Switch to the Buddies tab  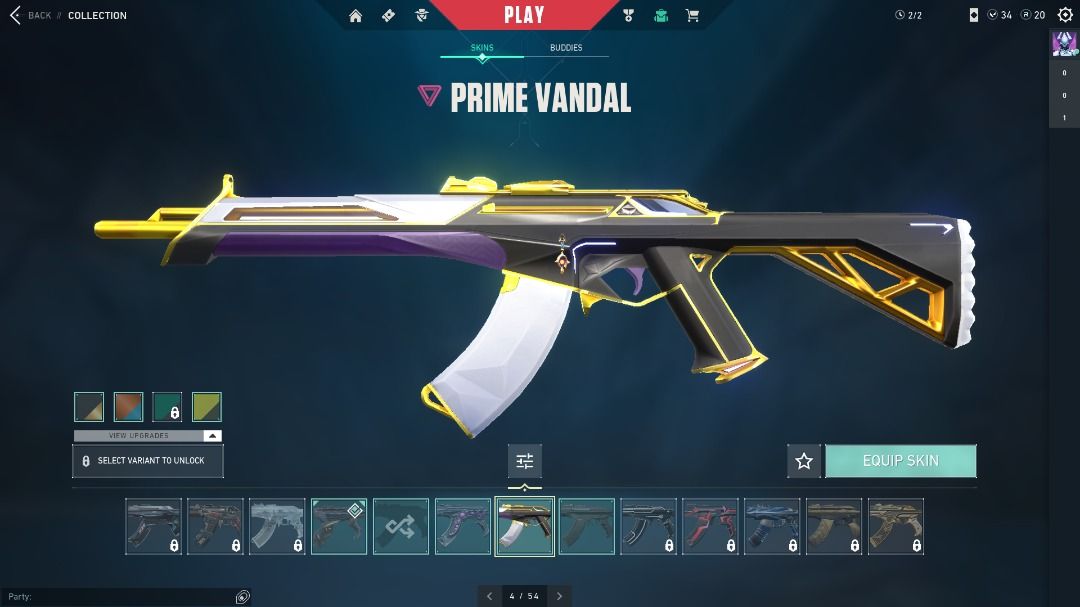coord(566,48)
